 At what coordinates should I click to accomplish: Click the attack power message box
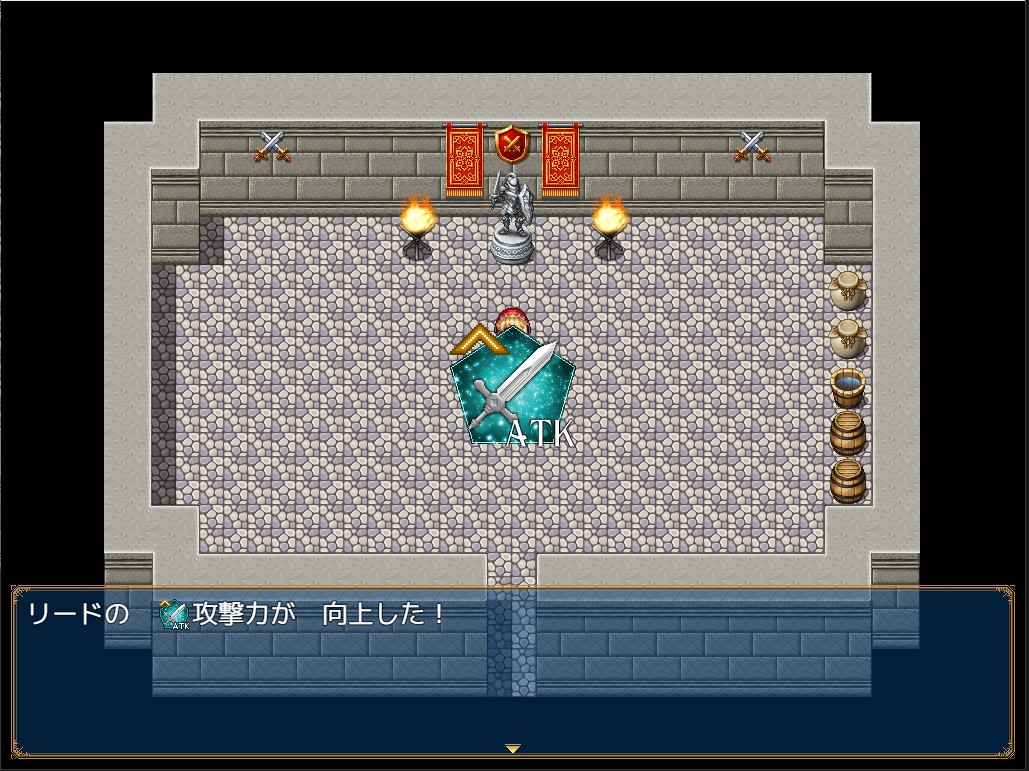click(x=513, y=670)
